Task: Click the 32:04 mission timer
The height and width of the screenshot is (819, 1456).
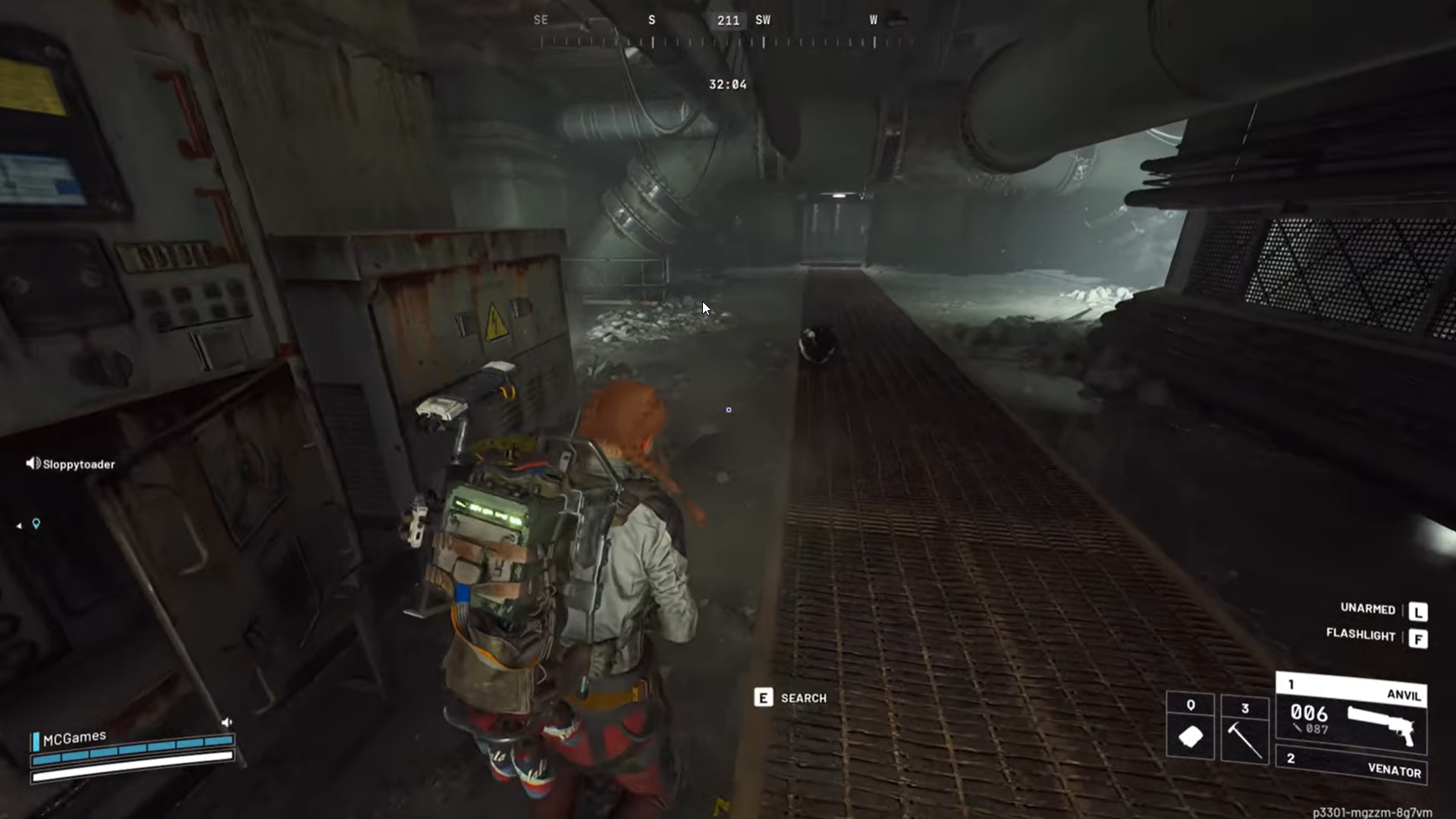Action: [727, 84]
